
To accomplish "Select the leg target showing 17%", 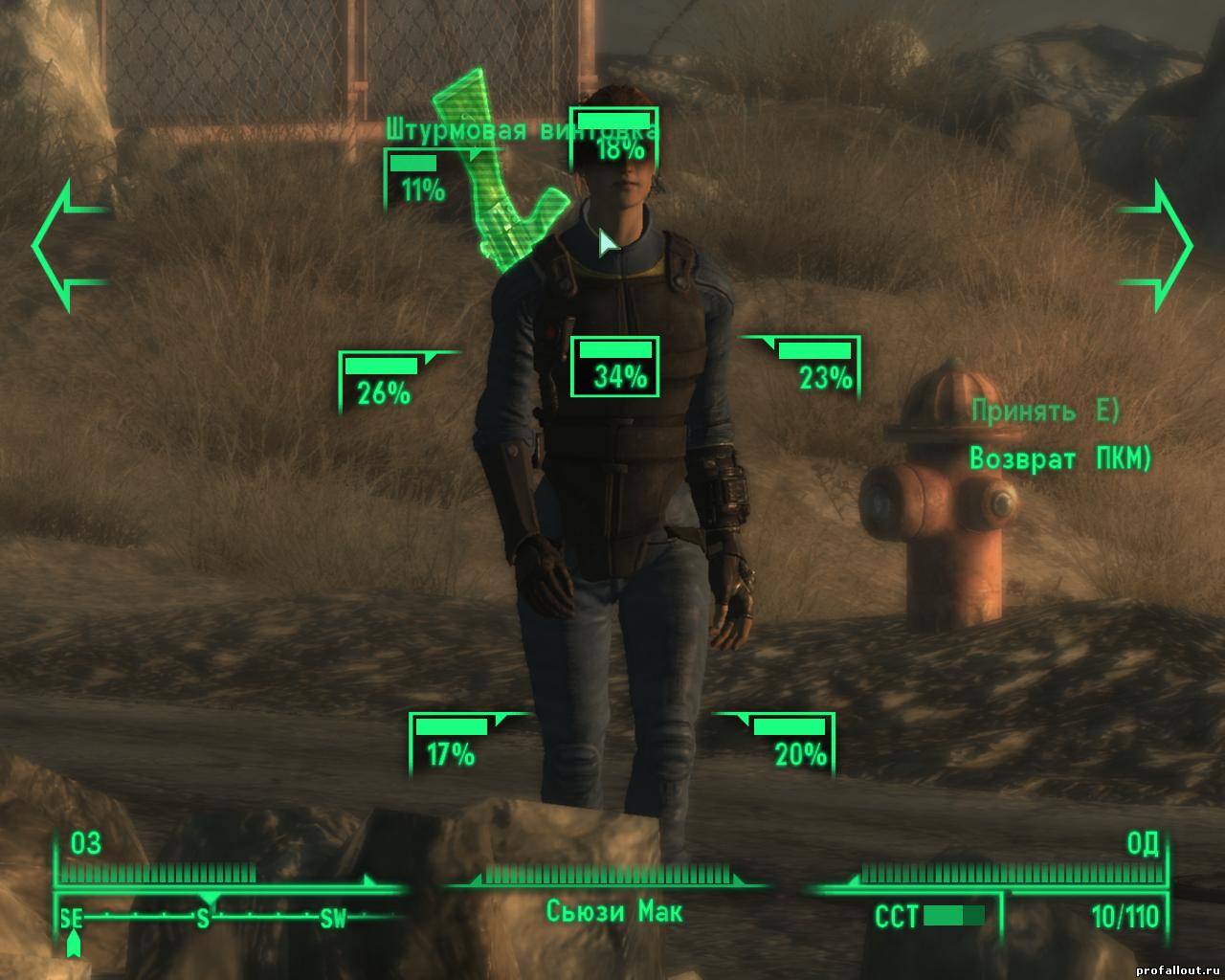I will (x=450, y=744).
